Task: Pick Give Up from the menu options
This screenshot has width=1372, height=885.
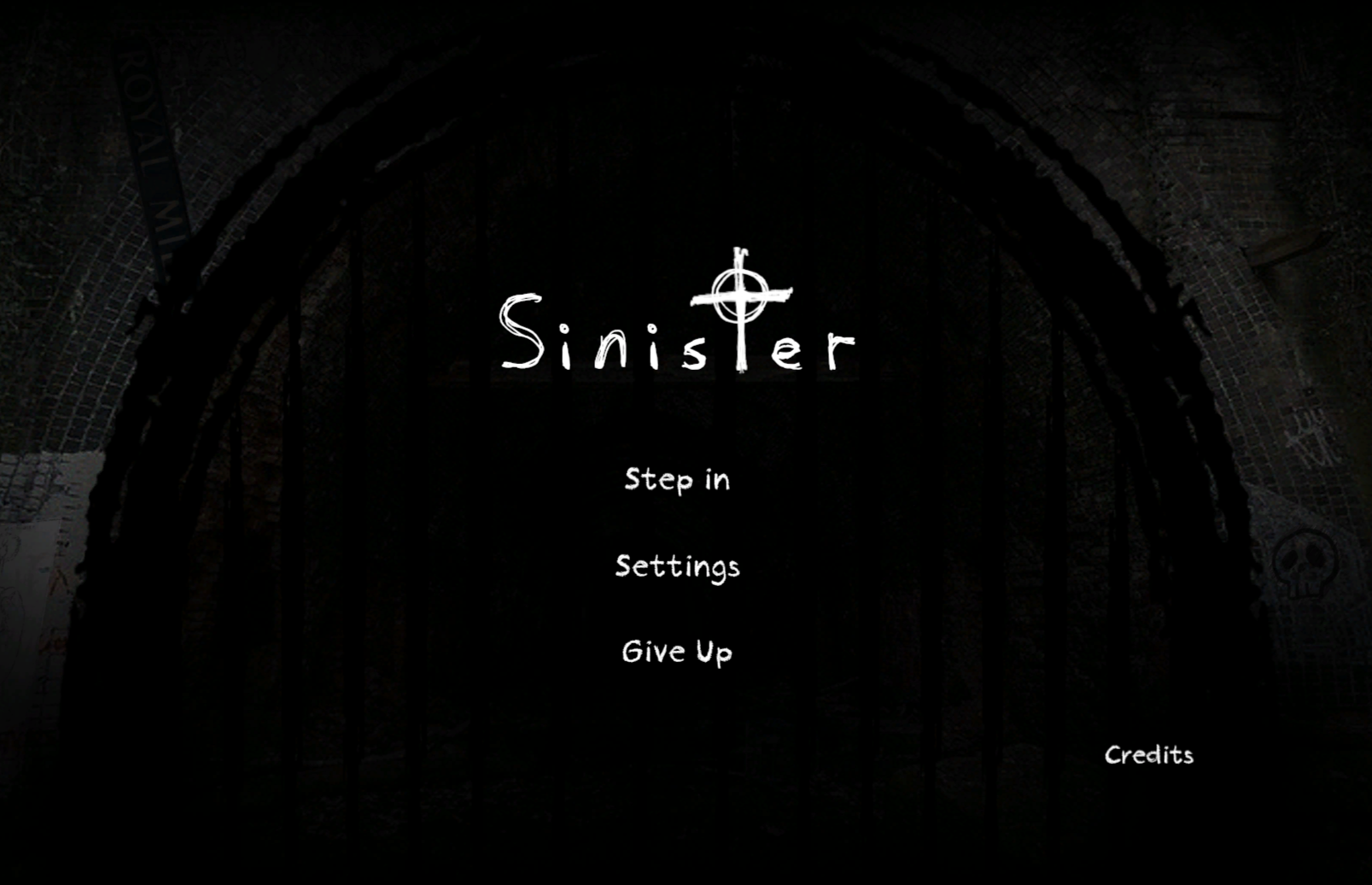Action: coord(676,651)
